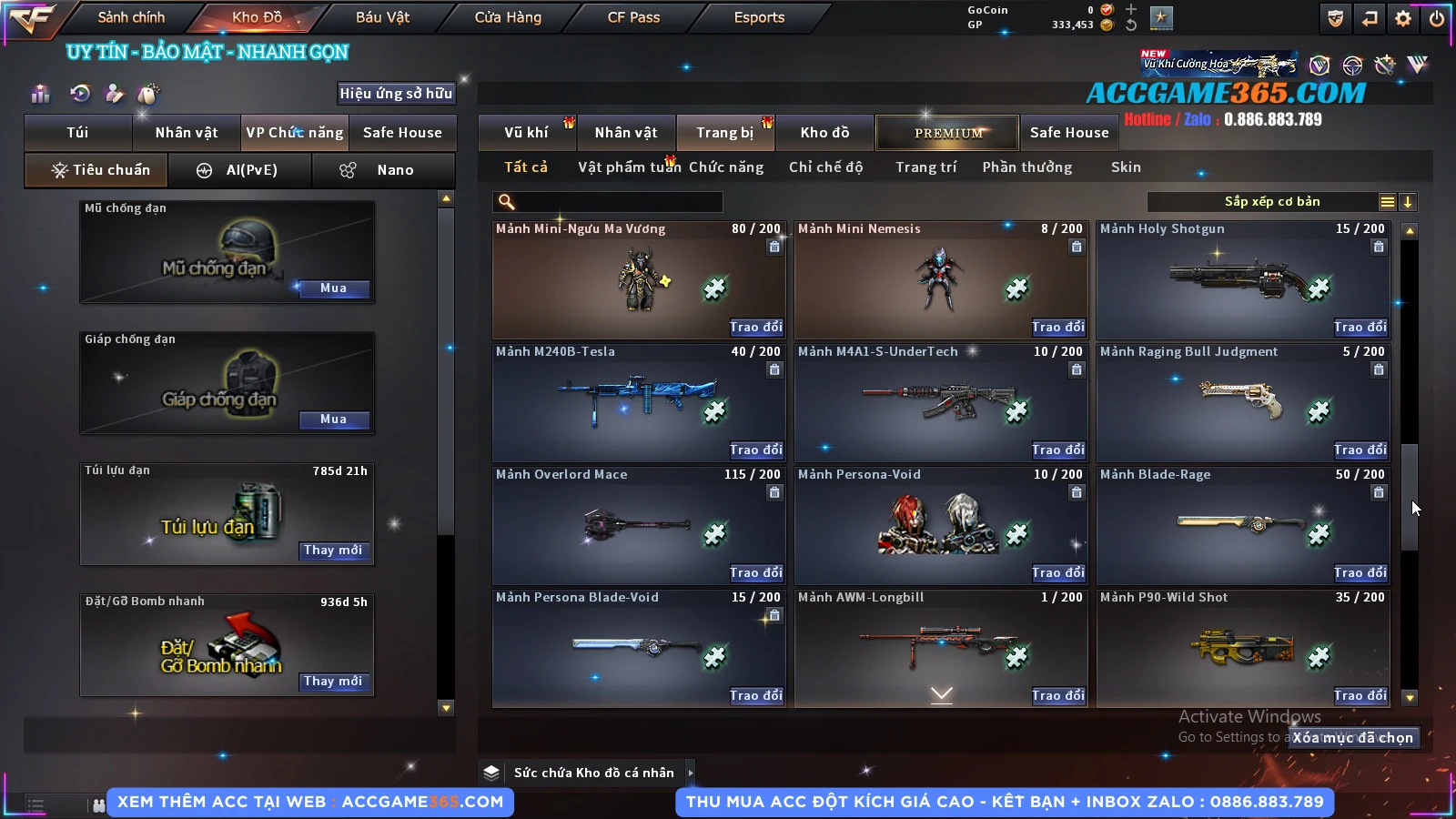Screen dimensions: 1456x819
Task: Open the CF Pass menu
Action: (x=633, y=17)
